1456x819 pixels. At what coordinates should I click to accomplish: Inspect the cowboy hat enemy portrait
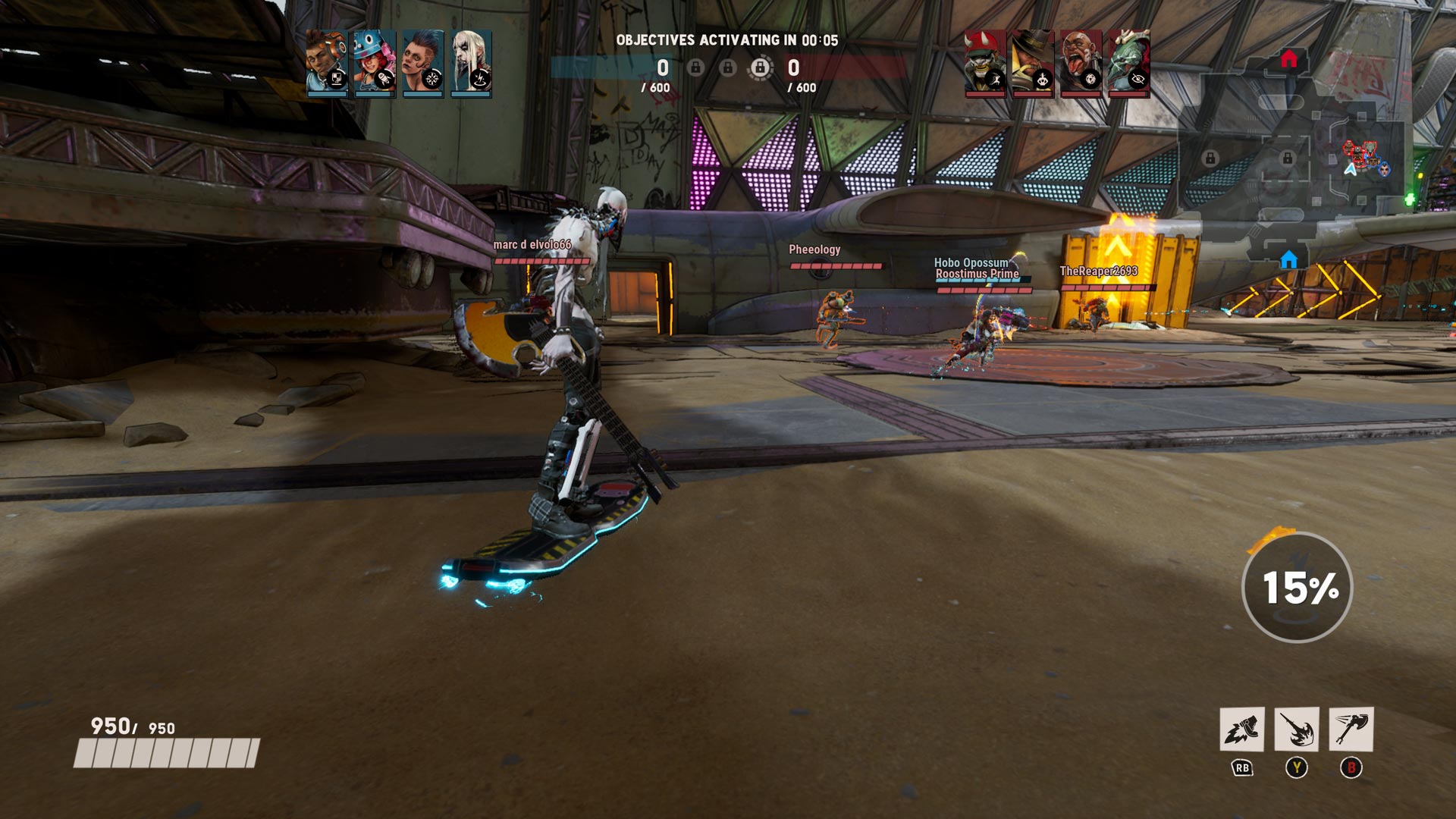click(1033, 64)
